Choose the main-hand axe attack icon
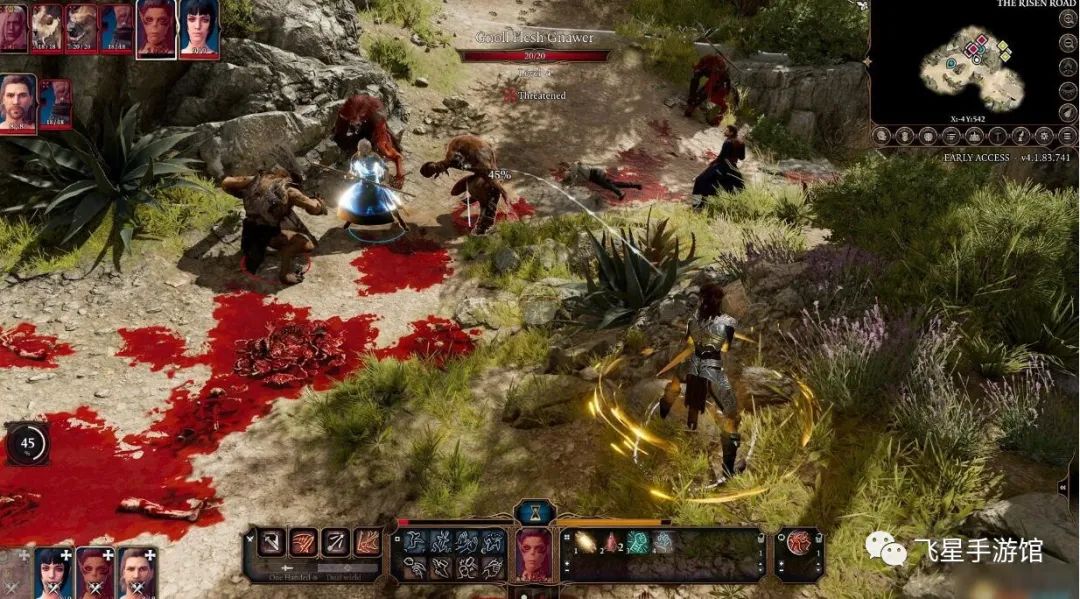The height and width of the screenshot is (599, 1080). pyautogui.click(x=271, y=543)
